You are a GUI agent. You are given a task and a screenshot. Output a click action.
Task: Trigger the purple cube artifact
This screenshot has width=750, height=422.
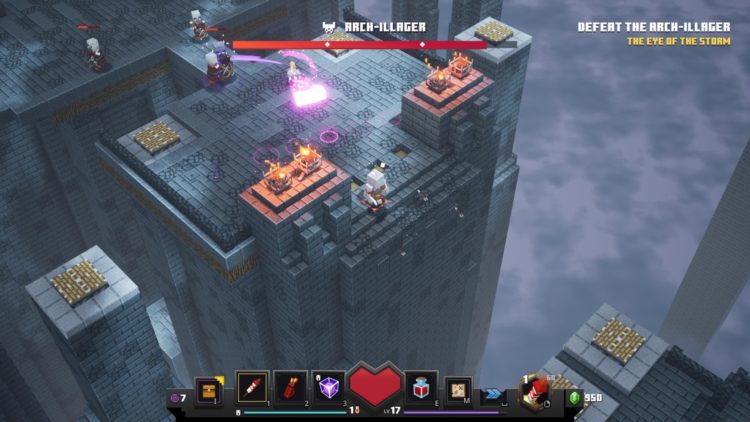click(x=330, y=387)
